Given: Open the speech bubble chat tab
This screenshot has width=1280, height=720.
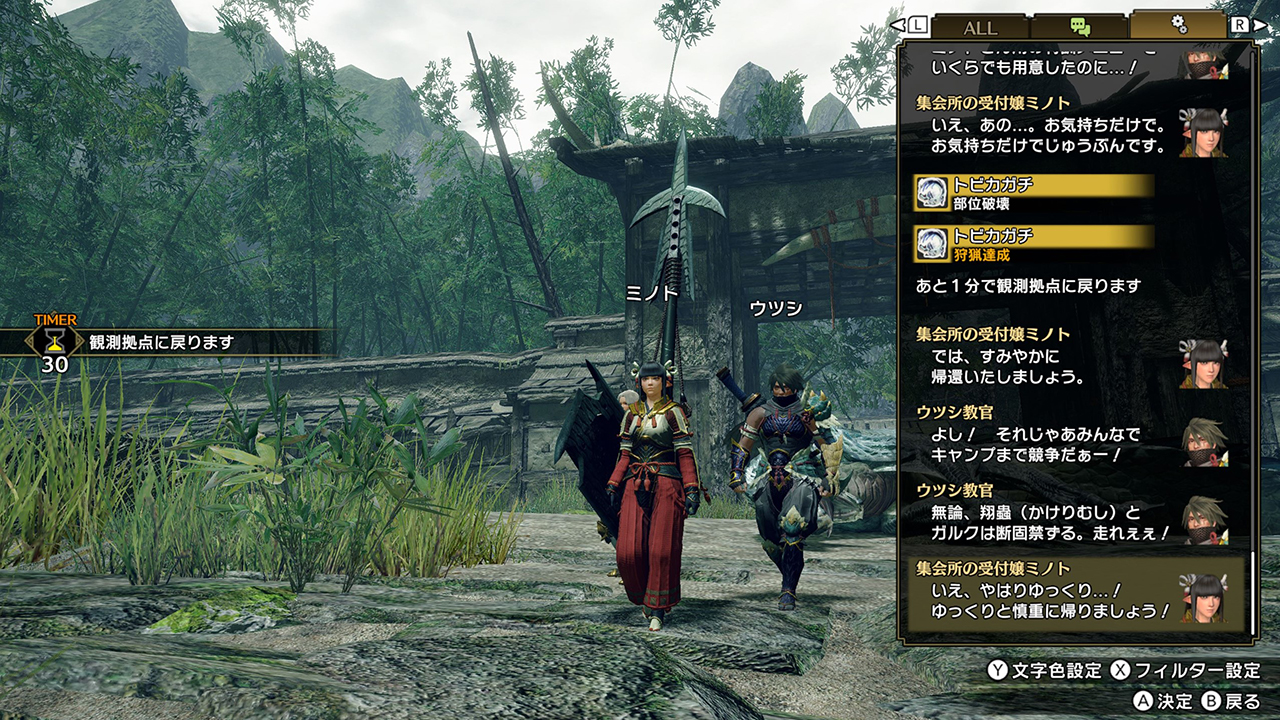Looking at the screenshot, I should pyautogui.click(x=1080, y=27).
